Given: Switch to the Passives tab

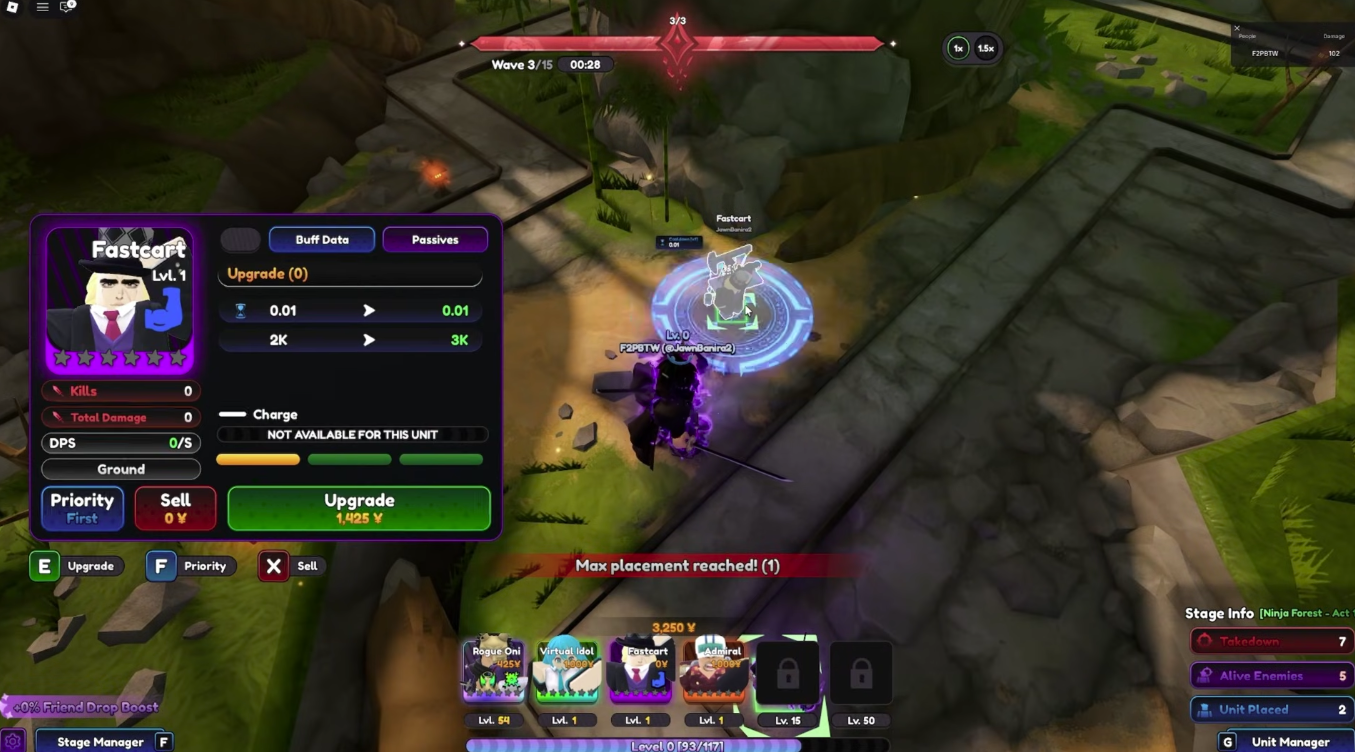Looking at the screenshot, I should pos(435,239).
